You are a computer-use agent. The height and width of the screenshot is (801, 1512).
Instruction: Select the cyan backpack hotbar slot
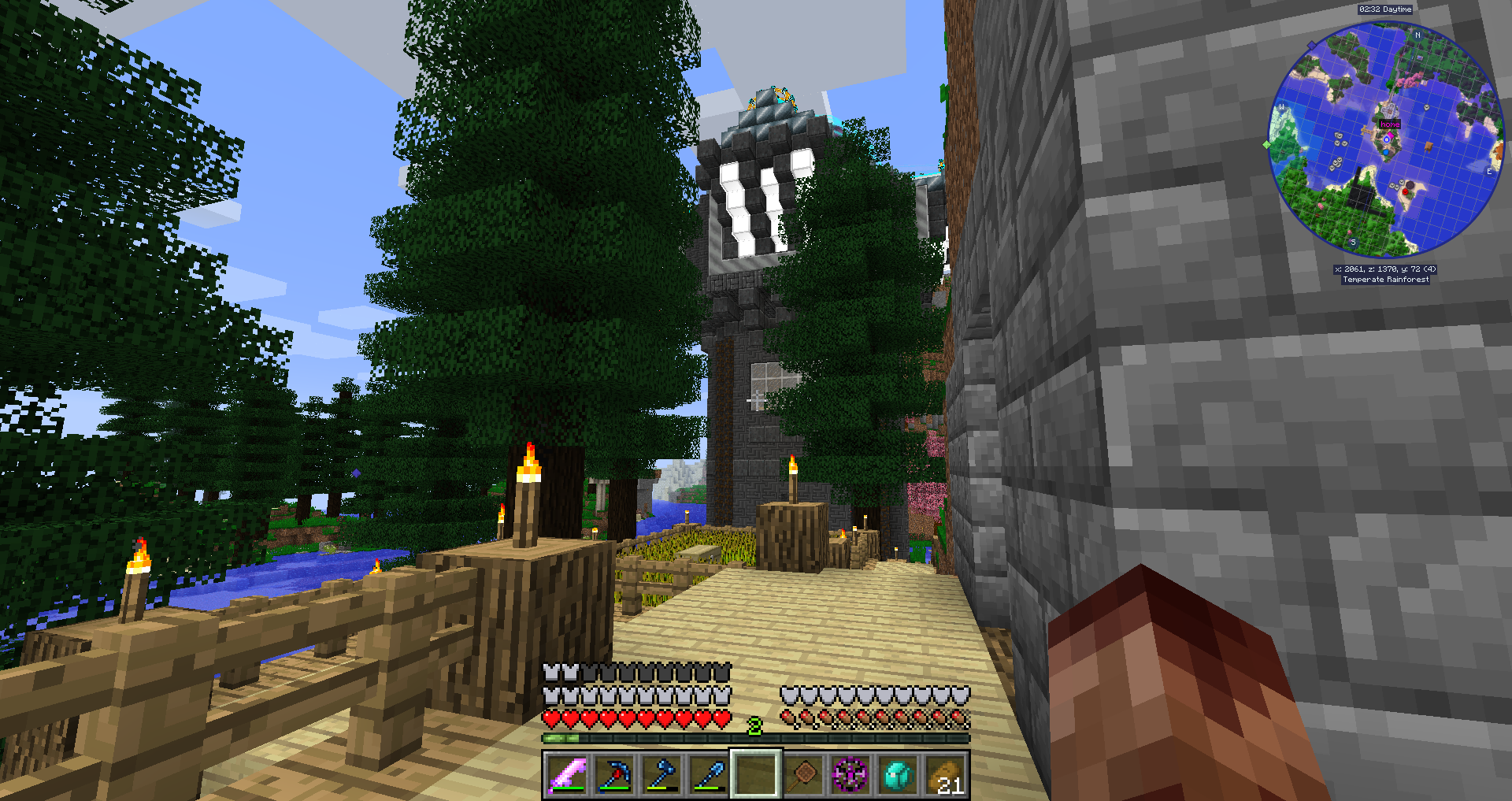tap(898, 775)
